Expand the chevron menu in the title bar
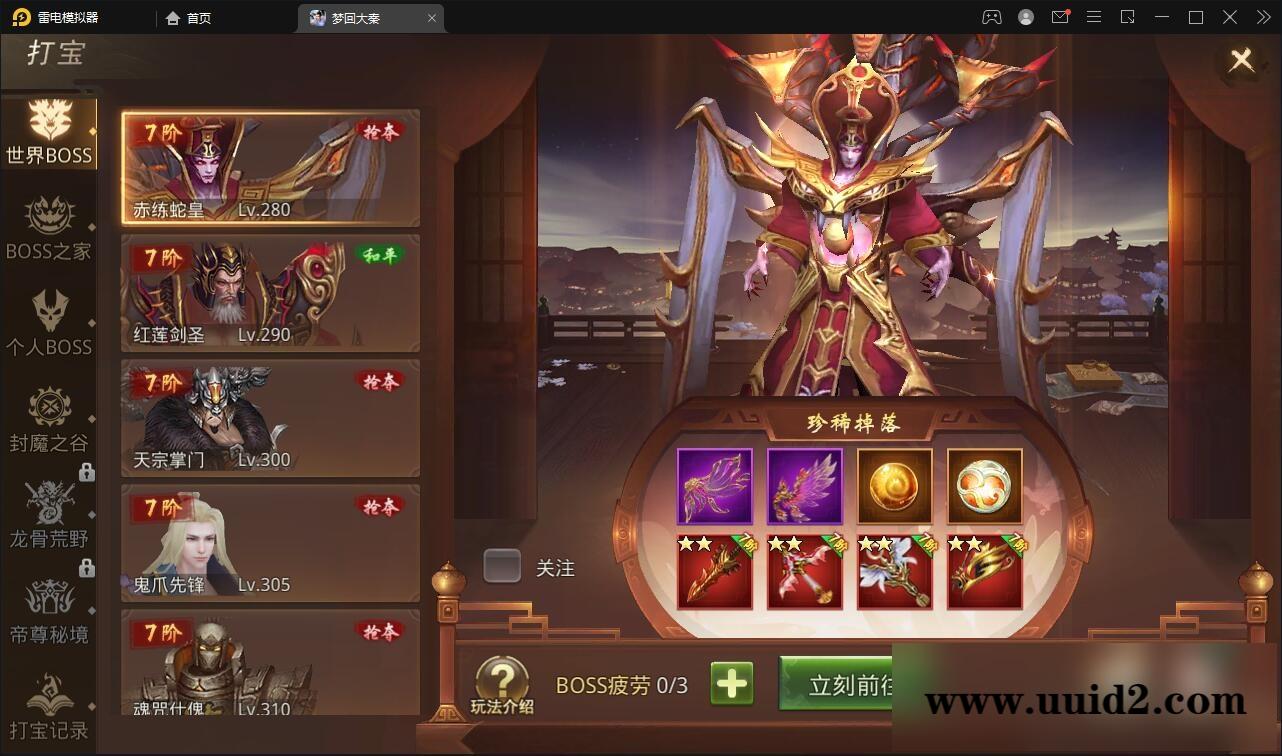 1262,17
